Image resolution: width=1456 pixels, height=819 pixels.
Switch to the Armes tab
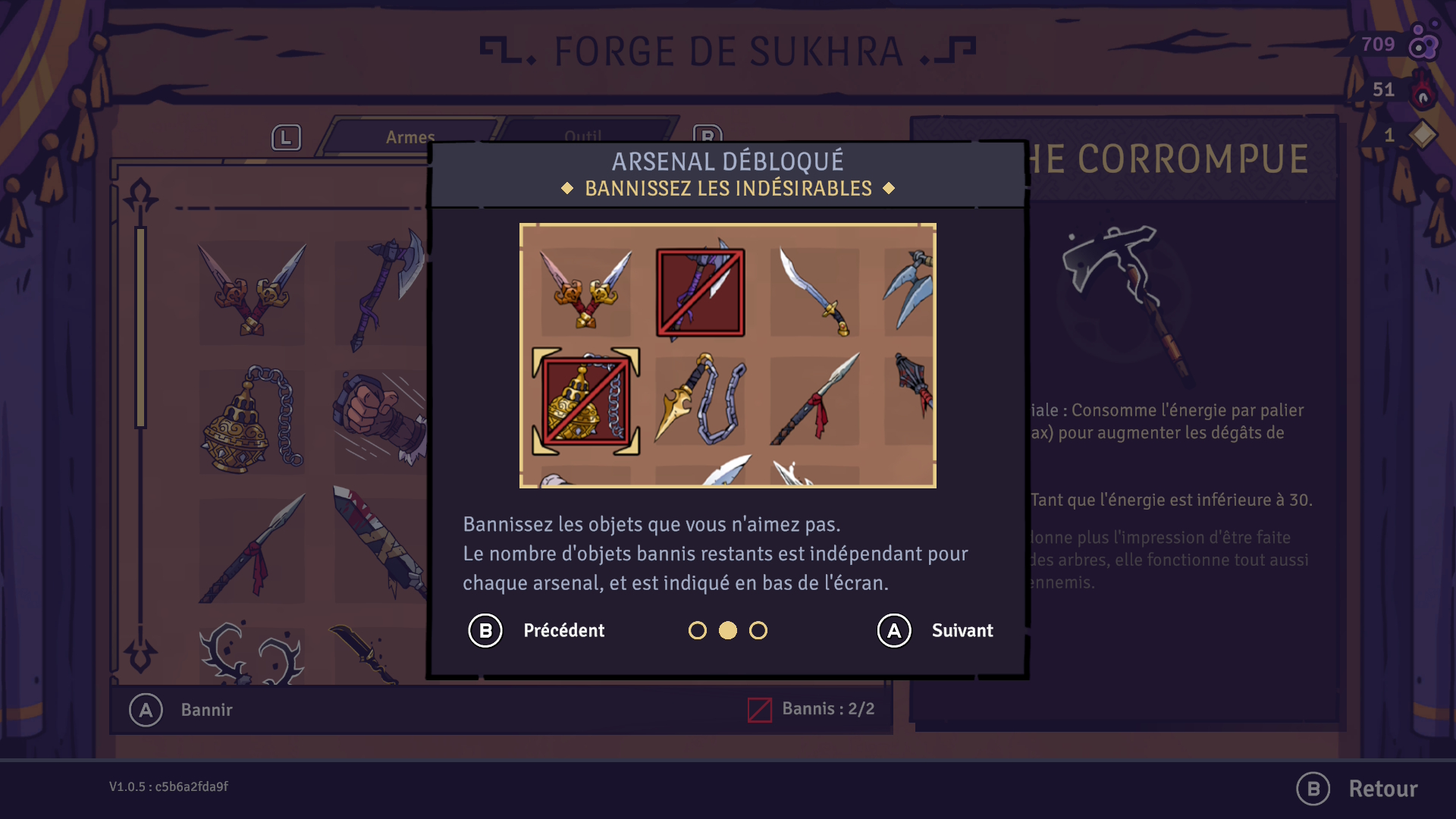pyautogui.click(x=409, y=137)
